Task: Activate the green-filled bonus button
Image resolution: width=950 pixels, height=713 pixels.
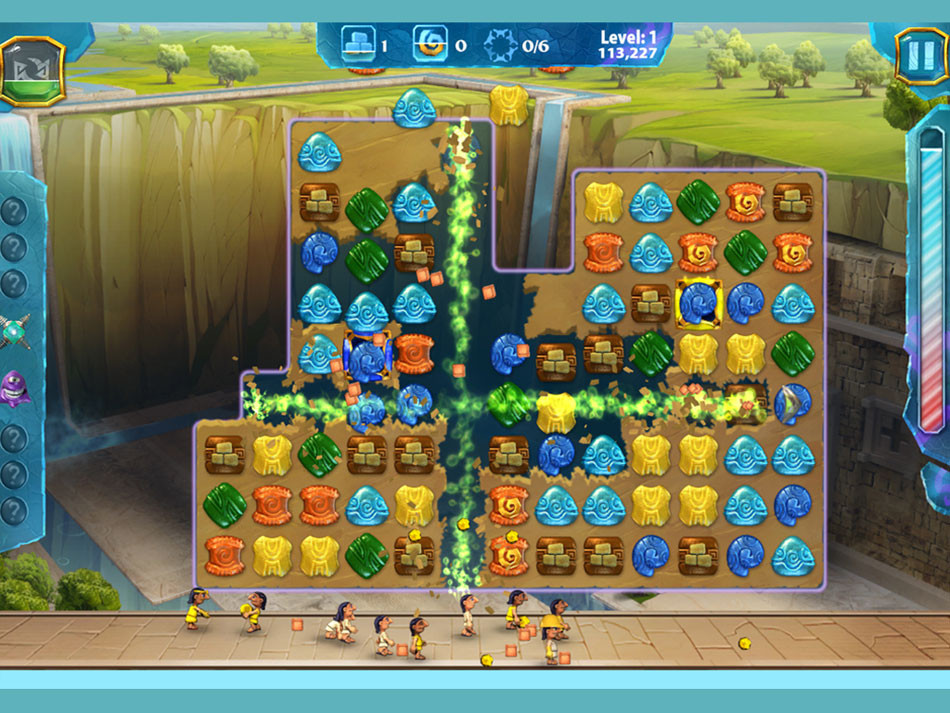Action: 31,71
